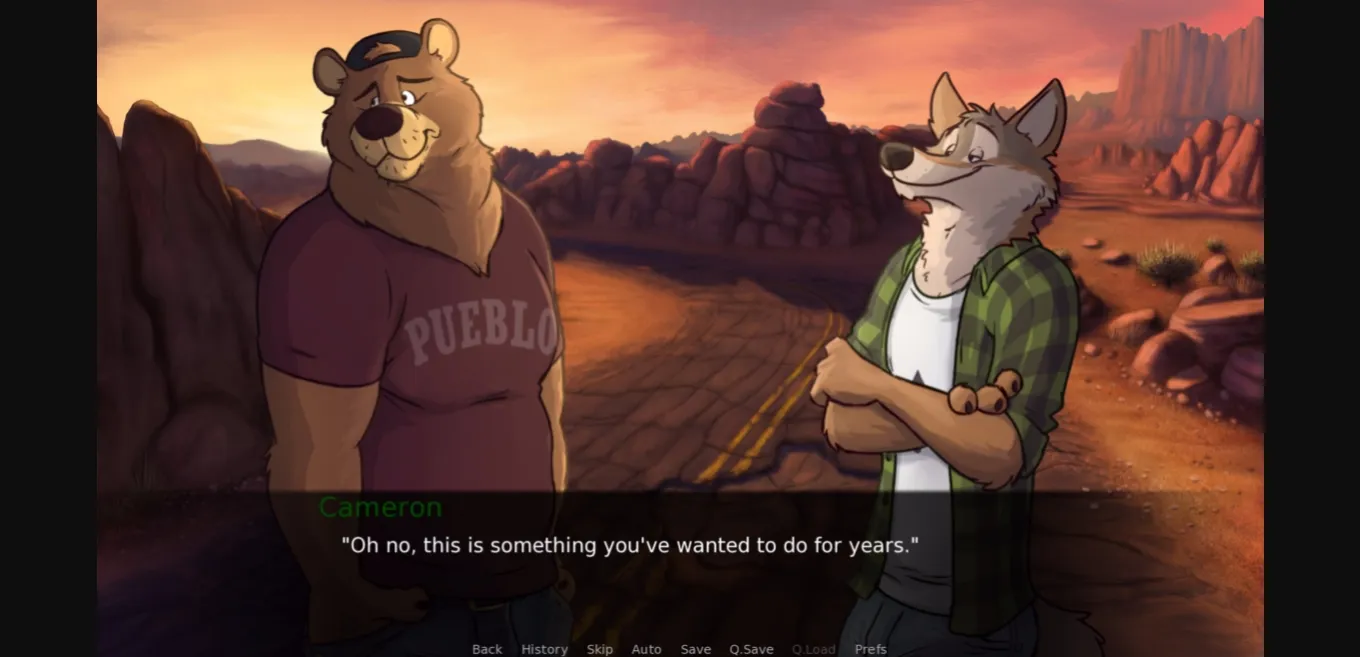Open the Save game screen
This screenshot has width=1360, height=657.
pyautogui.click(x=696, y=649)
